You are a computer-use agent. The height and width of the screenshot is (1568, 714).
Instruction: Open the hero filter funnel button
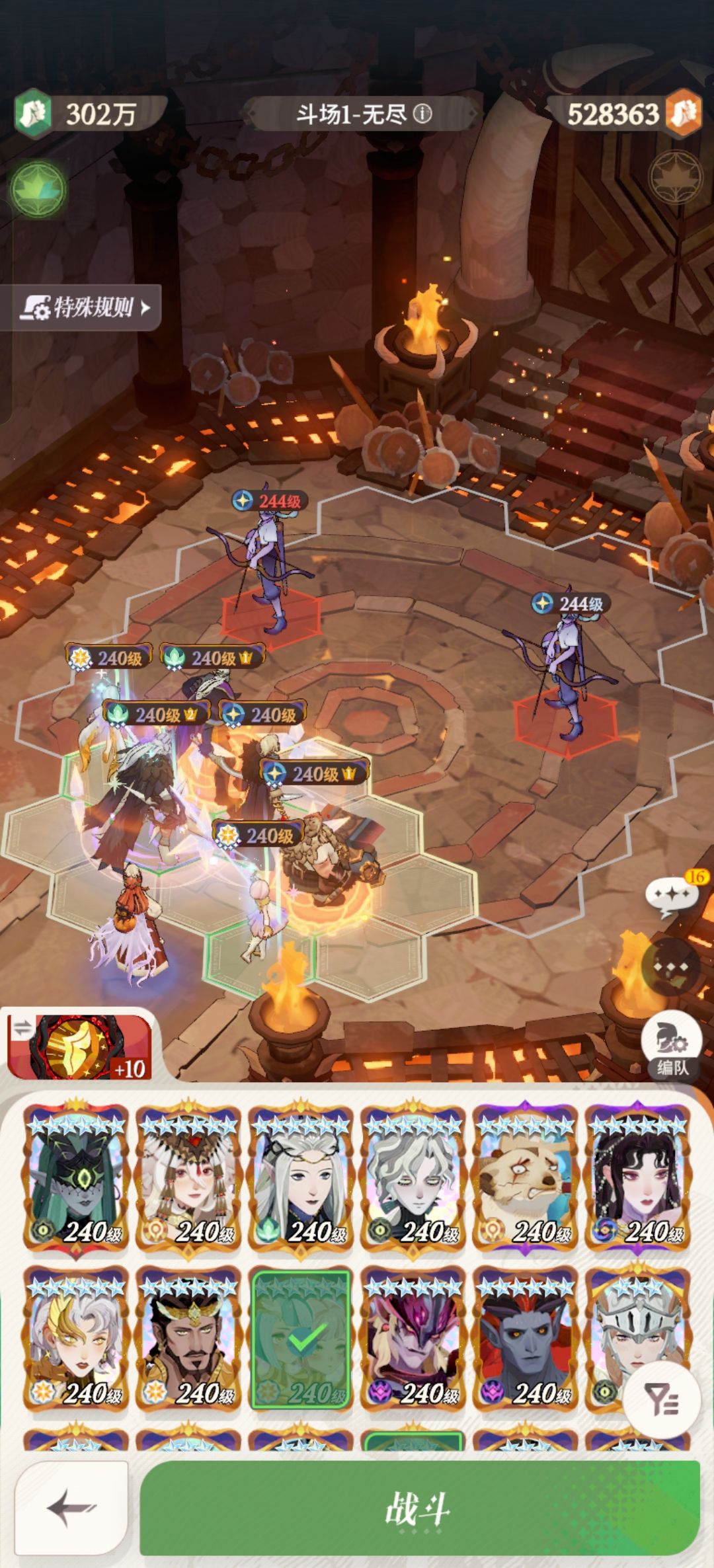(661, 1400)
